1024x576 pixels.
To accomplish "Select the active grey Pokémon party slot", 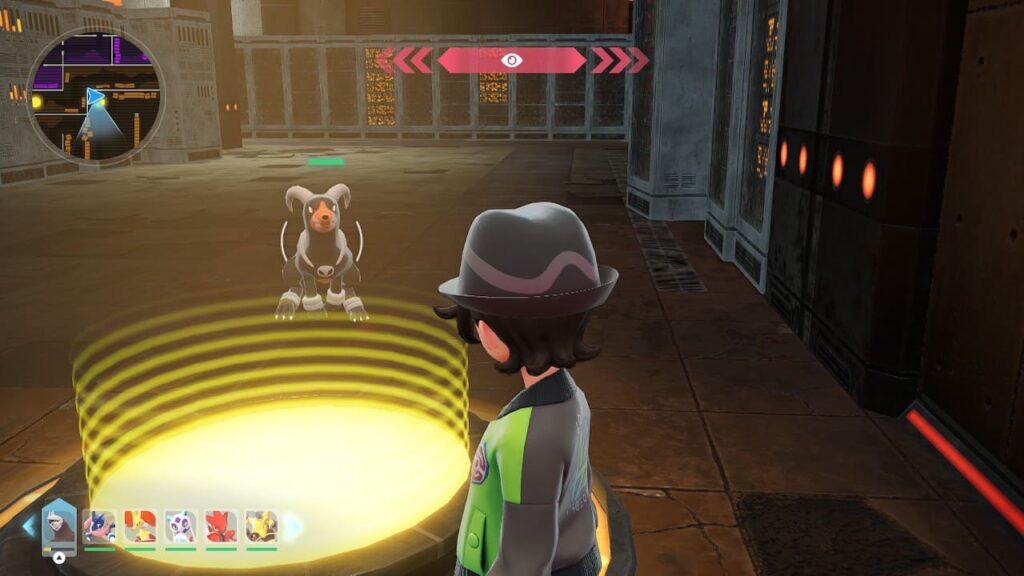I will coord(59,524).
